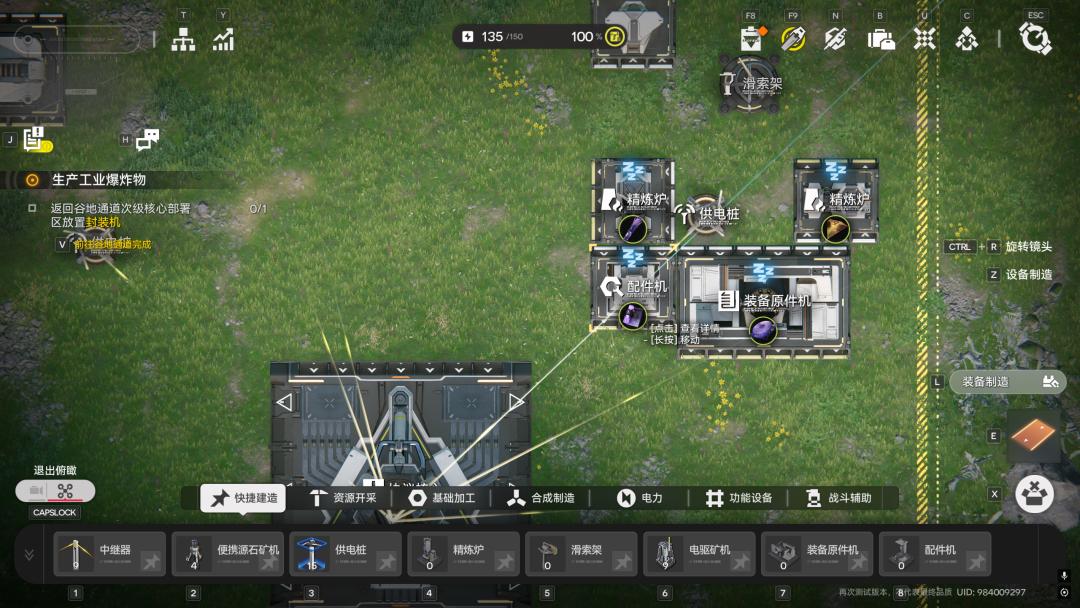Choose the 配件机 build slot

point(936,554)
